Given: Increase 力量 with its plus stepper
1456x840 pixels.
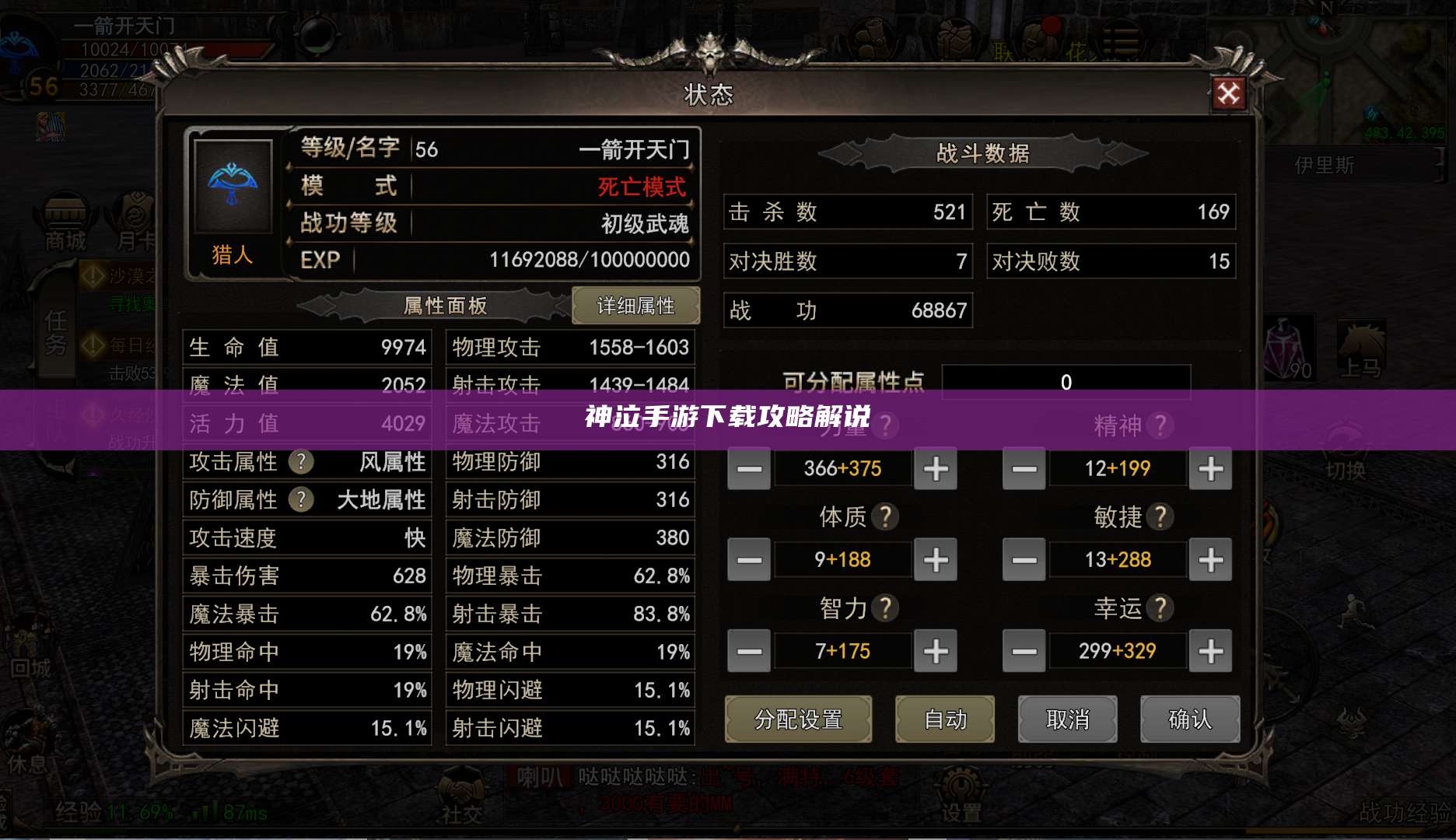Looking at the screenshot, I should pyautogui.click(x=935, y=468).
